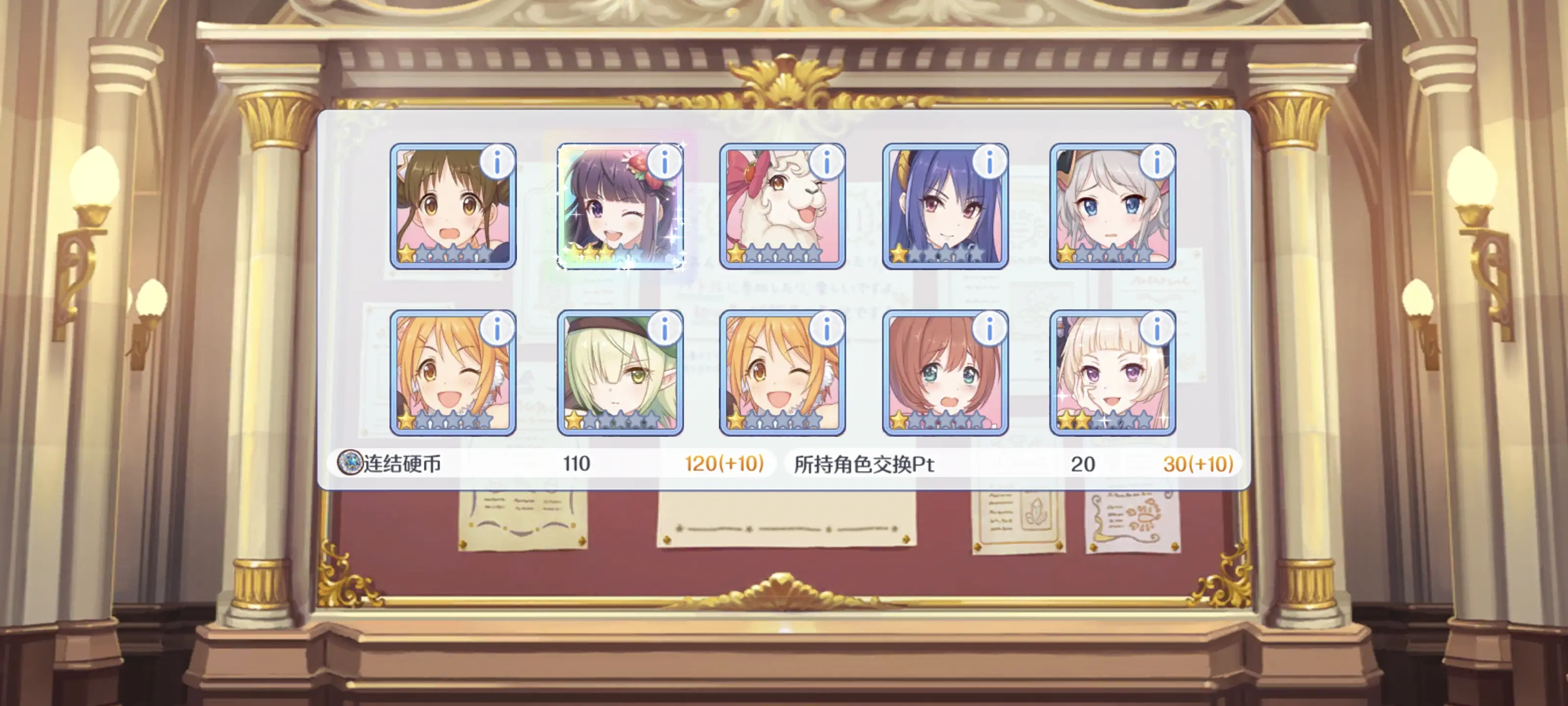This screenshot has height=706, width=1568.
Task: Choose the green-haired elf with hat card
Action: (x=620, y=374)
